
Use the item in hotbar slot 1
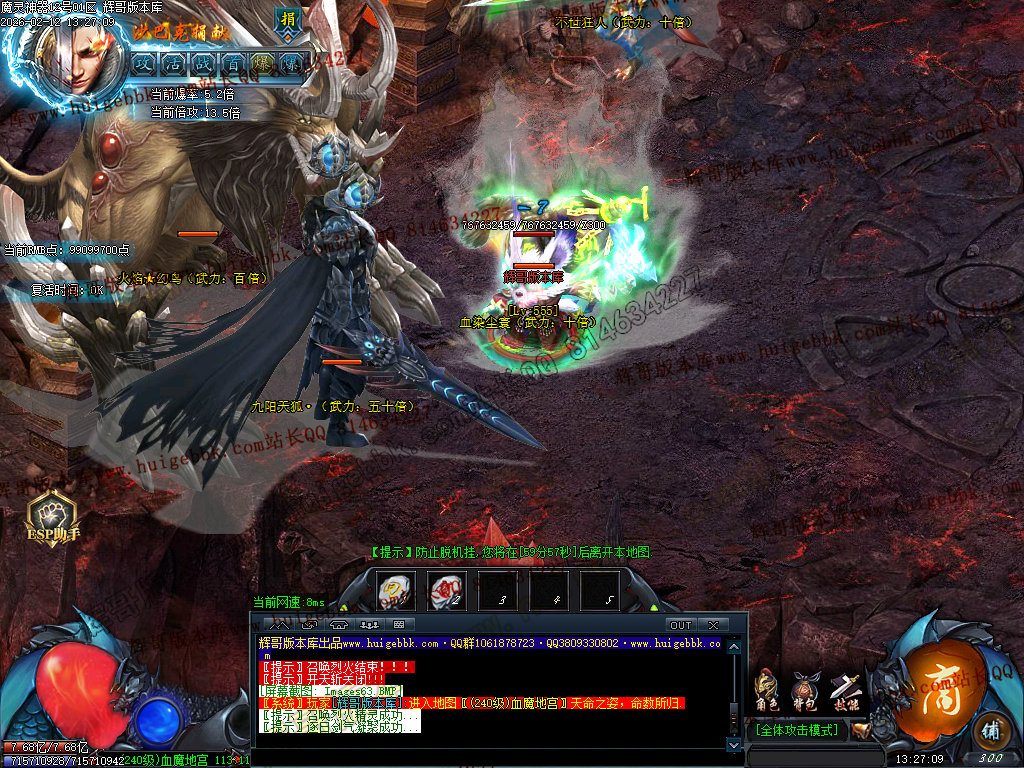tap(396, 590)
